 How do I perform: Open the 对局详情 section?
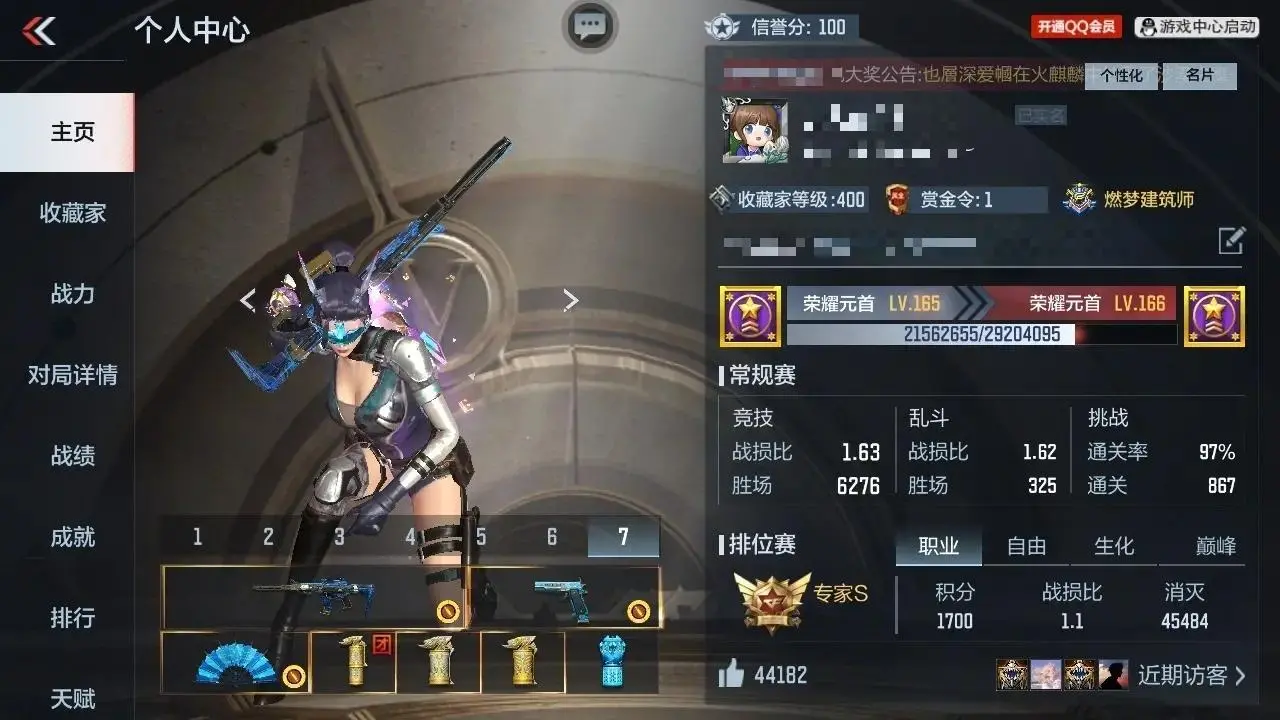72,375
